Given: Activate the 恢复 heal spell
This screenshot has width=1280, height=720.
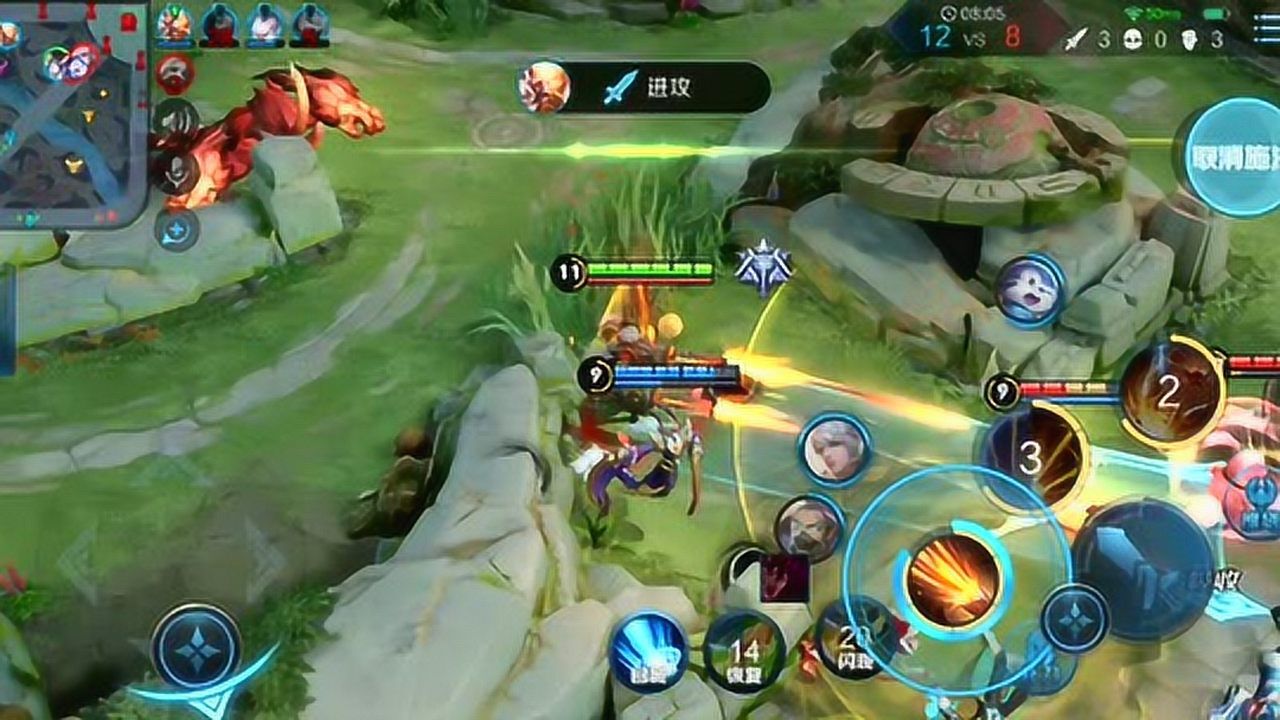Looking at the screenshot, I should click(x=744, y=652).
